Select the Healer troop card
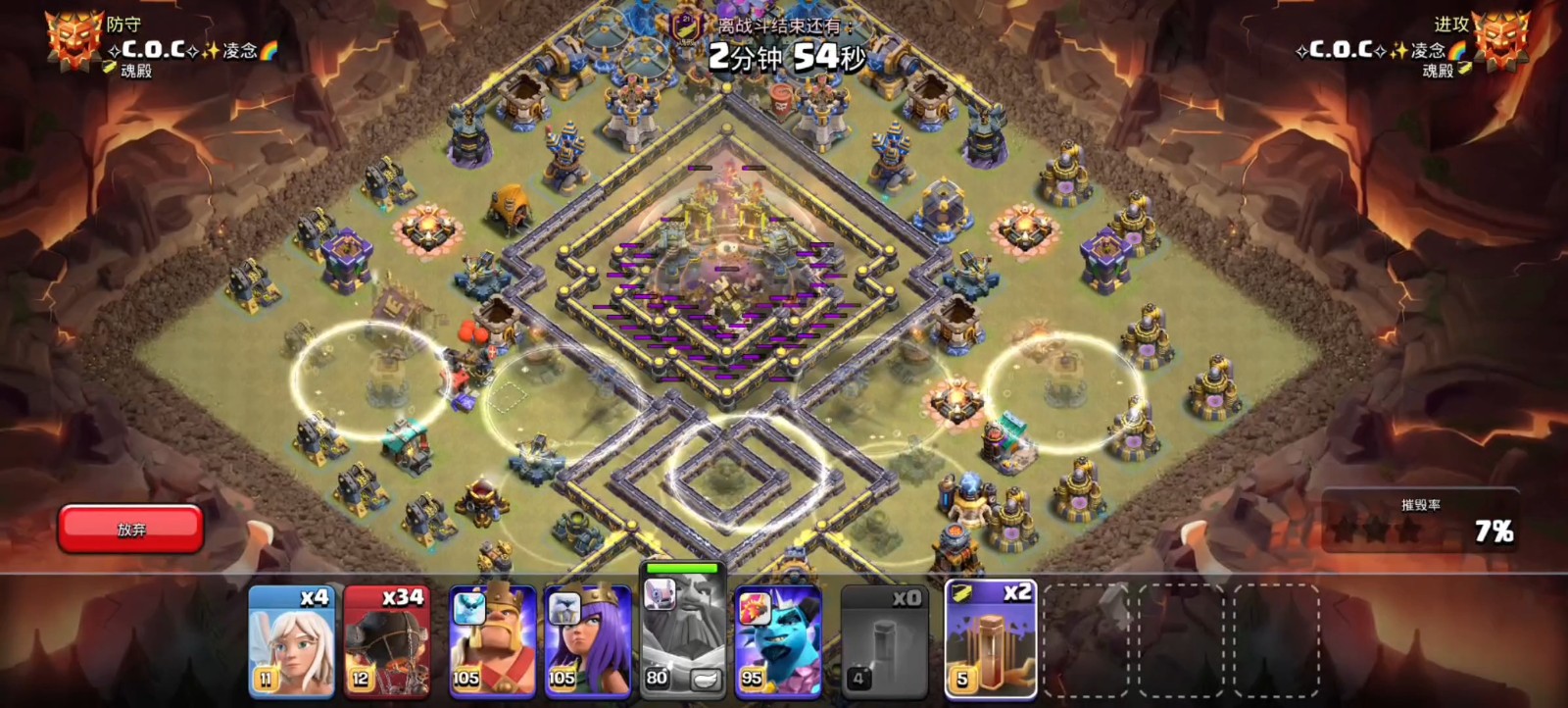 291,641
